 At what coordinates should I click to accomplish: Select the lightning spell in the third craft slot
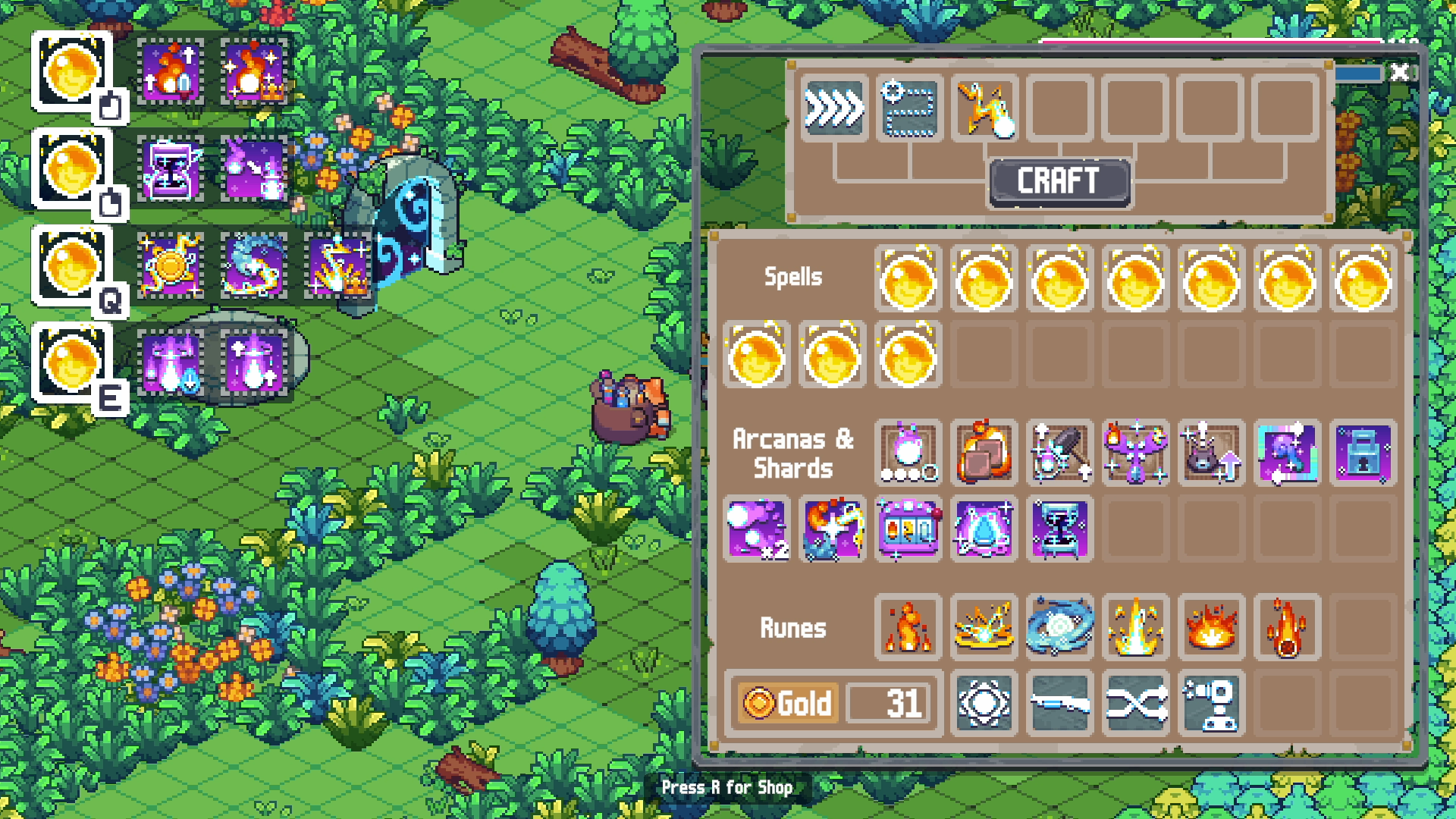pyautogui.click(x=984, y=108)
